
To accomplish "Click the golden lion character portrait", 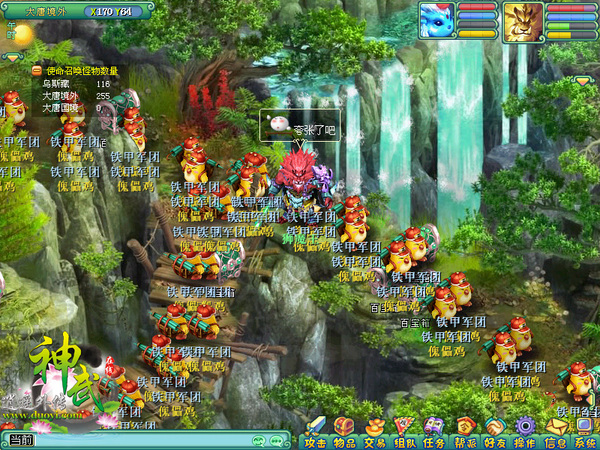I will click(x=523, y=18).
